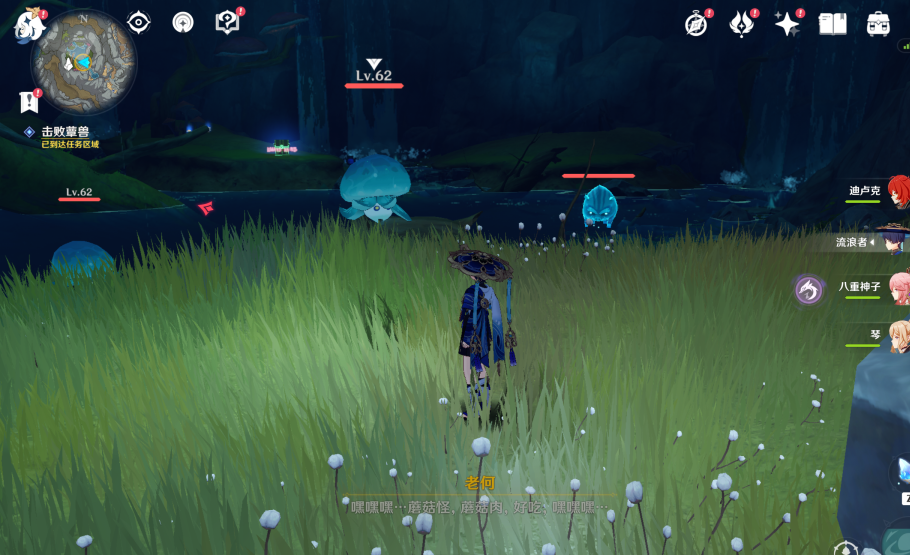Click the star-in-circle icon in the top bar
This screenshot has height=555, width=910.
point(183,22)
